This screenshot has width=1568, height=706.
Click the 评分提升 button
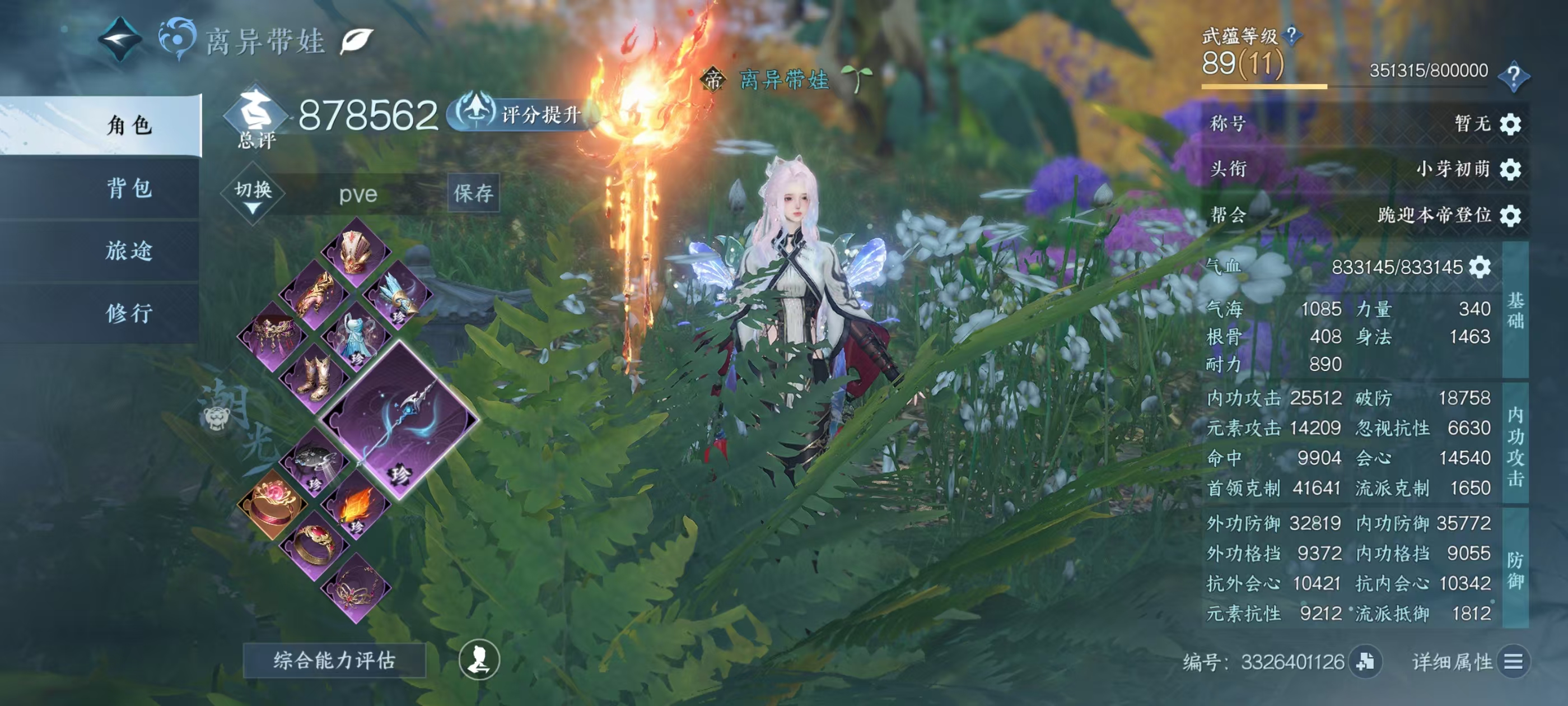524,114
